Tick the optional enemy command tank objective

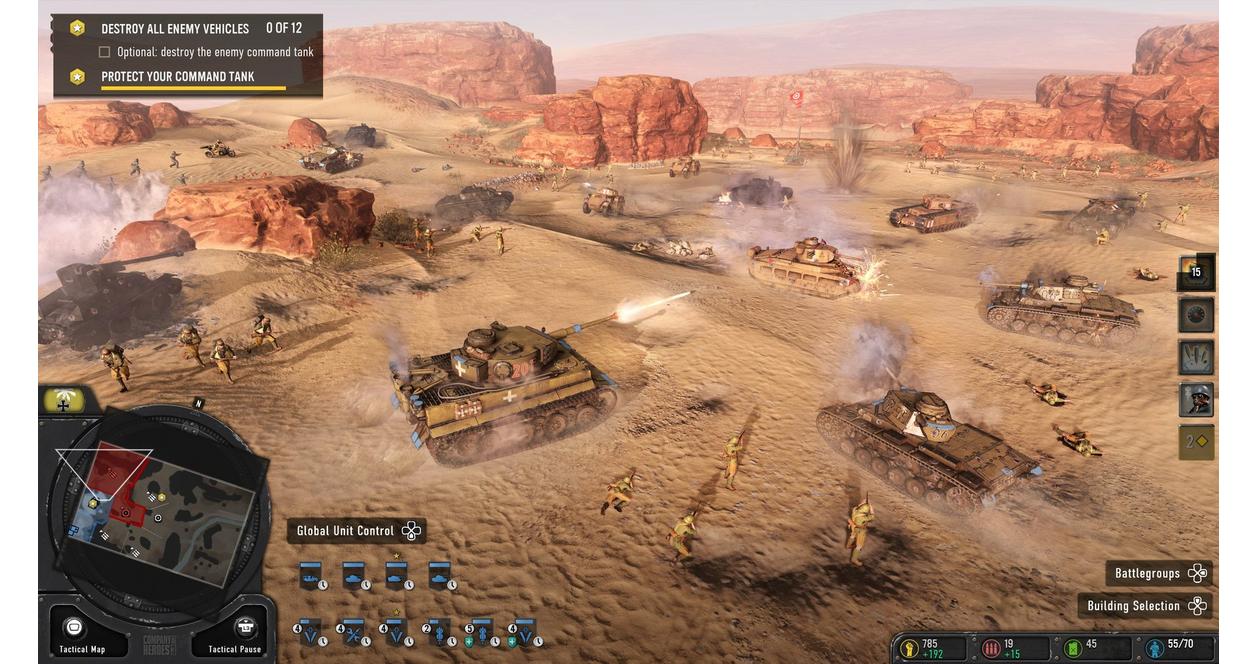[104, 52]
